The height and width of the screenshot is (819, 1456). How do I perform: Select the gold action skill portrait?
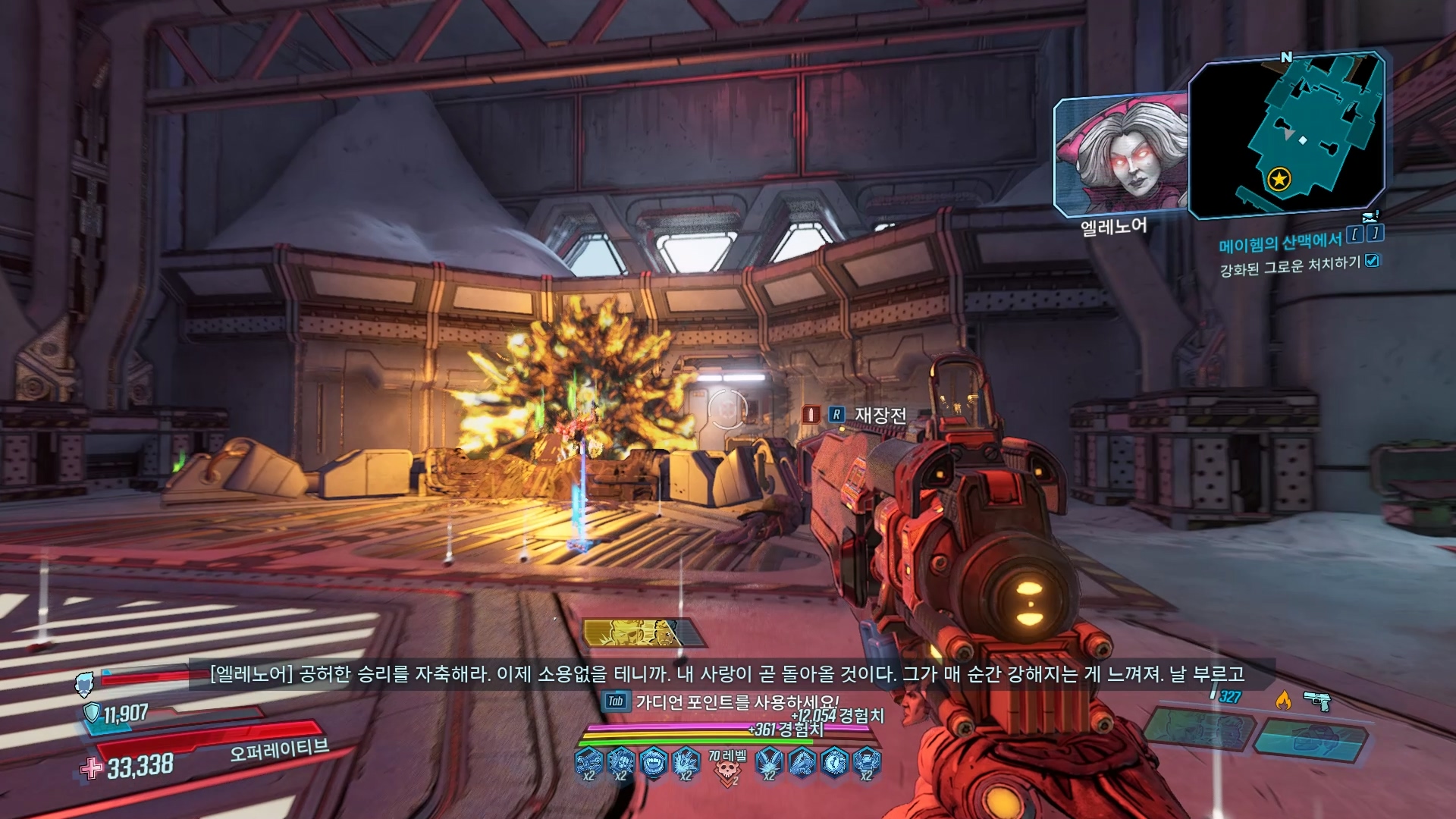tap(641, 633)
